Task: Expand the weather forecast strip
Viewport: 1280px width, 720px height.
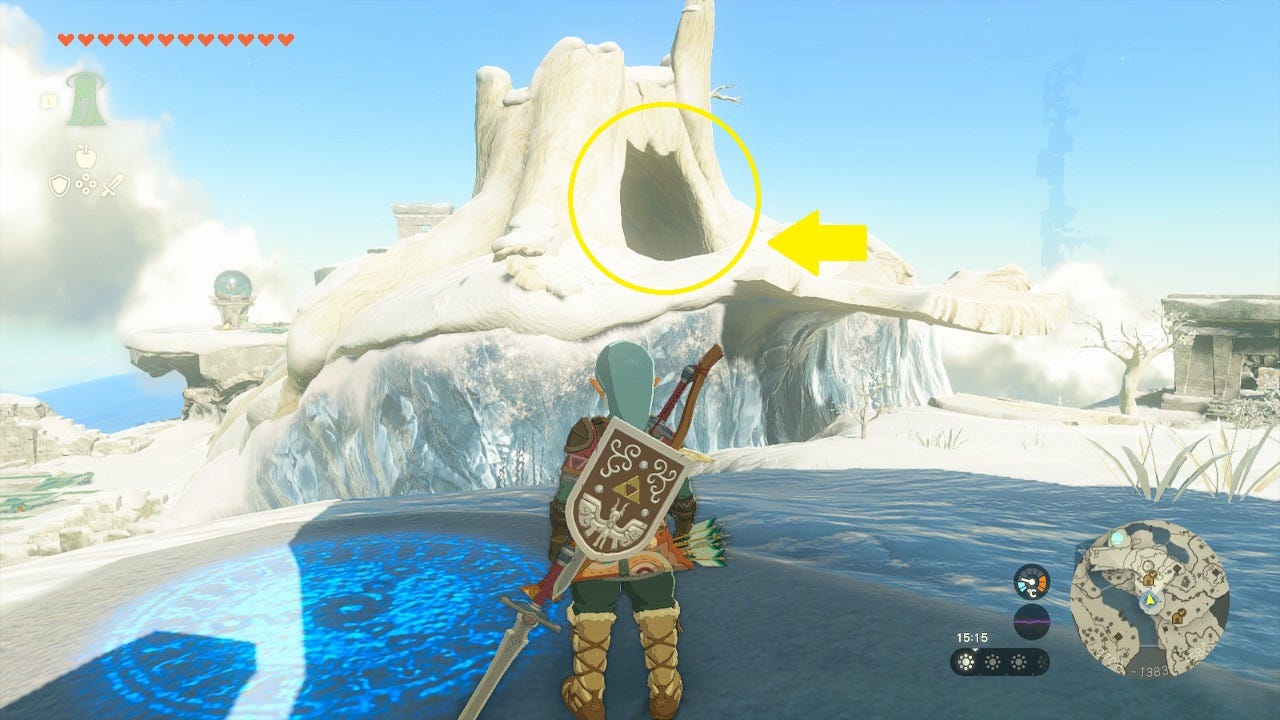Action: [1000, 662]
